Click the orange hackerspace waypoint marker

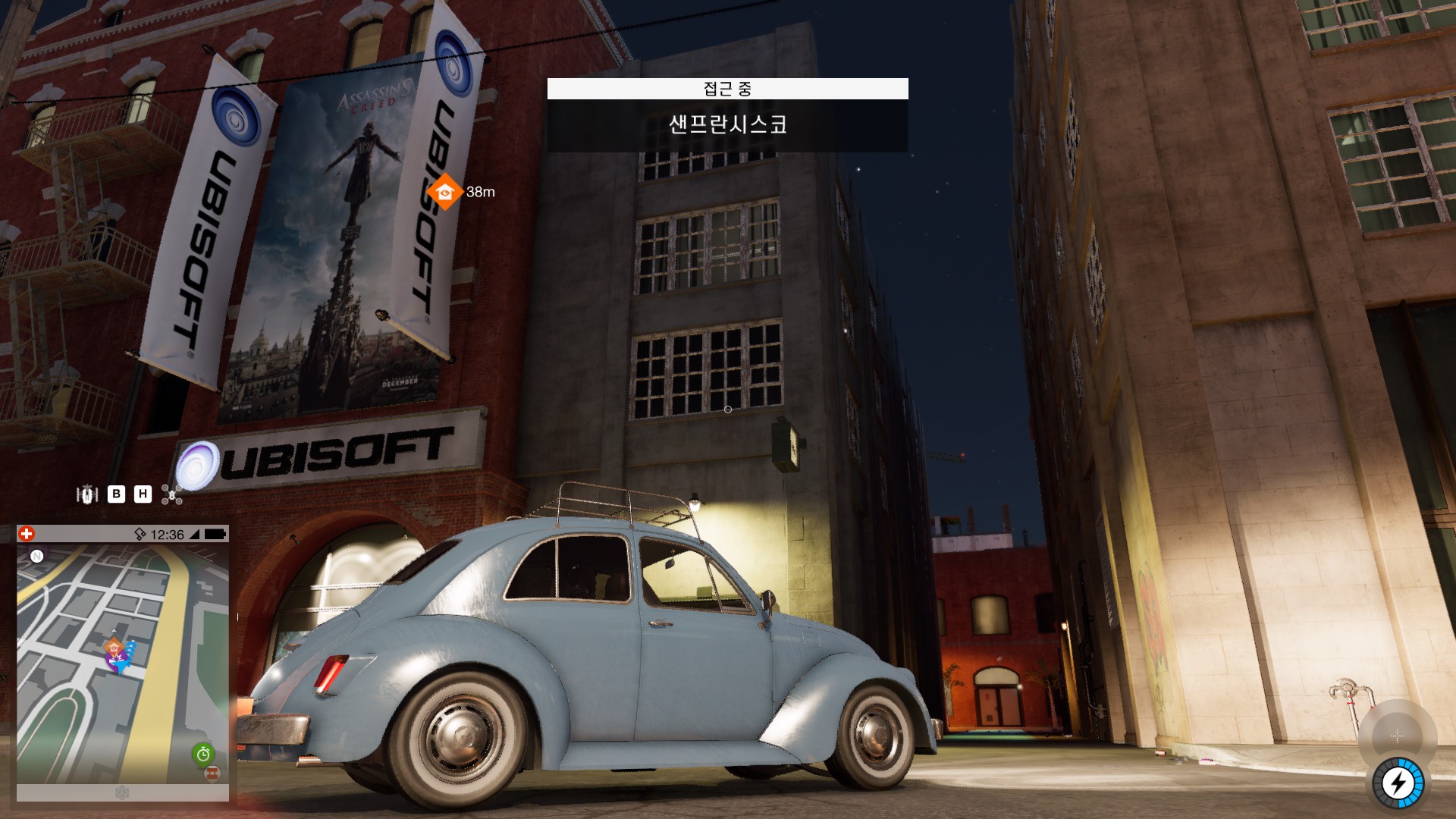pos(444,192)
